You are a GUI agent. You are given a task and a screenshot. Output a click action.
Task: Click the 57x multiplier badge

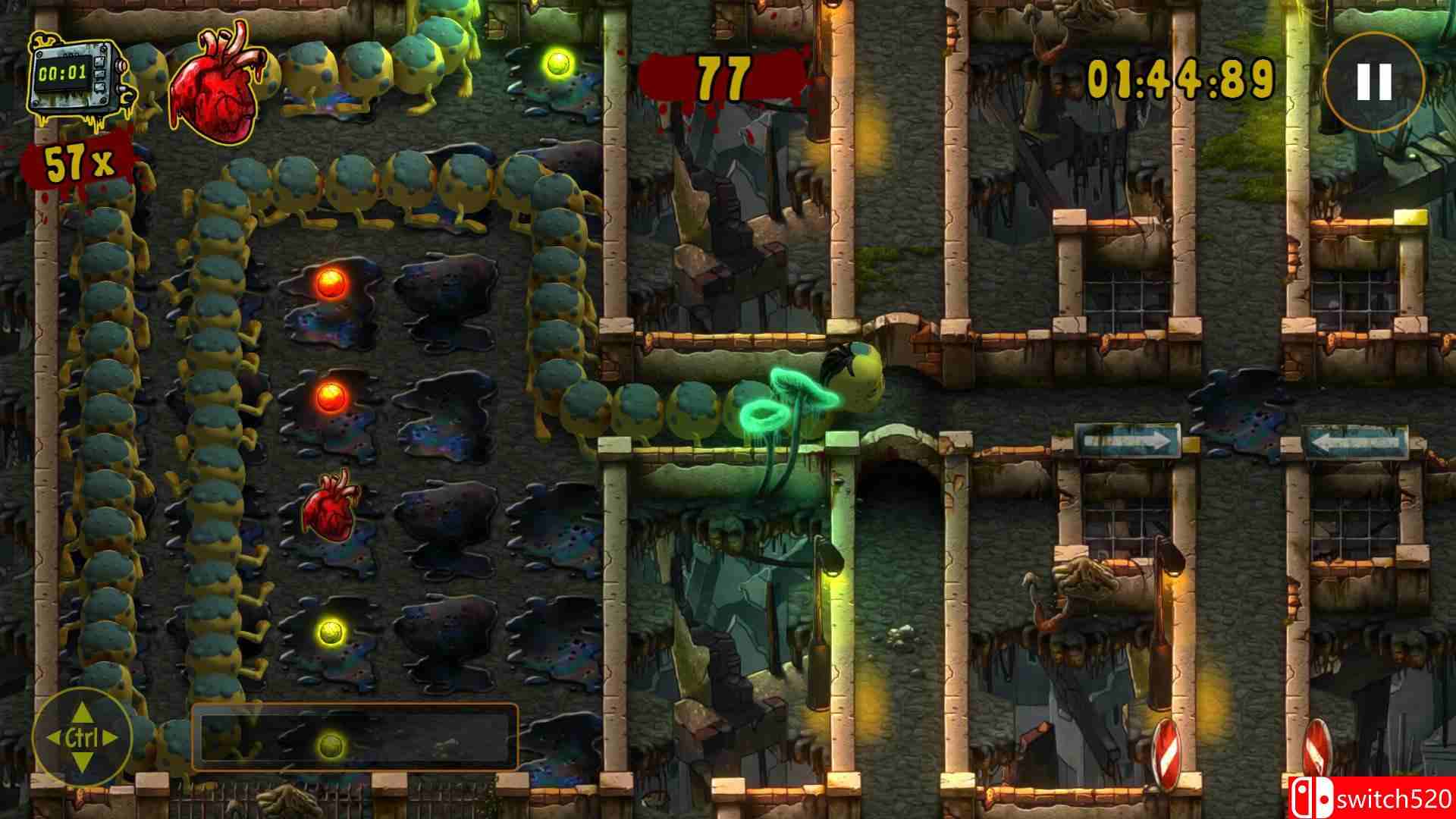click(76, 159)
